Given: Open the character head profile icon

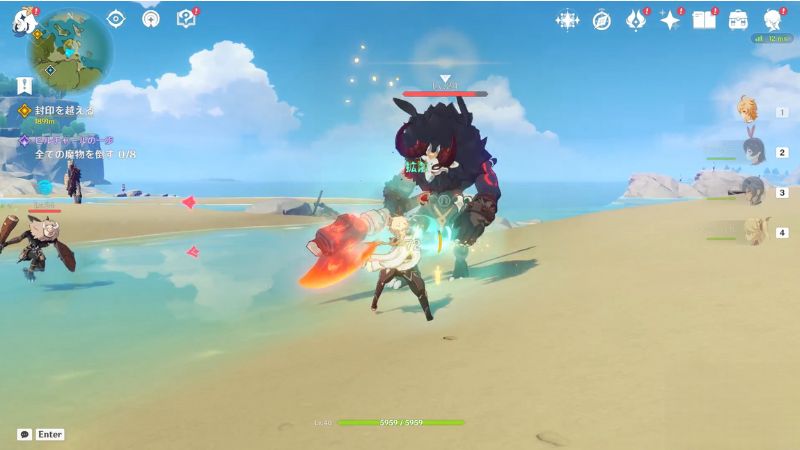Looking at the screenshot, I should click(x=773, y=20).
